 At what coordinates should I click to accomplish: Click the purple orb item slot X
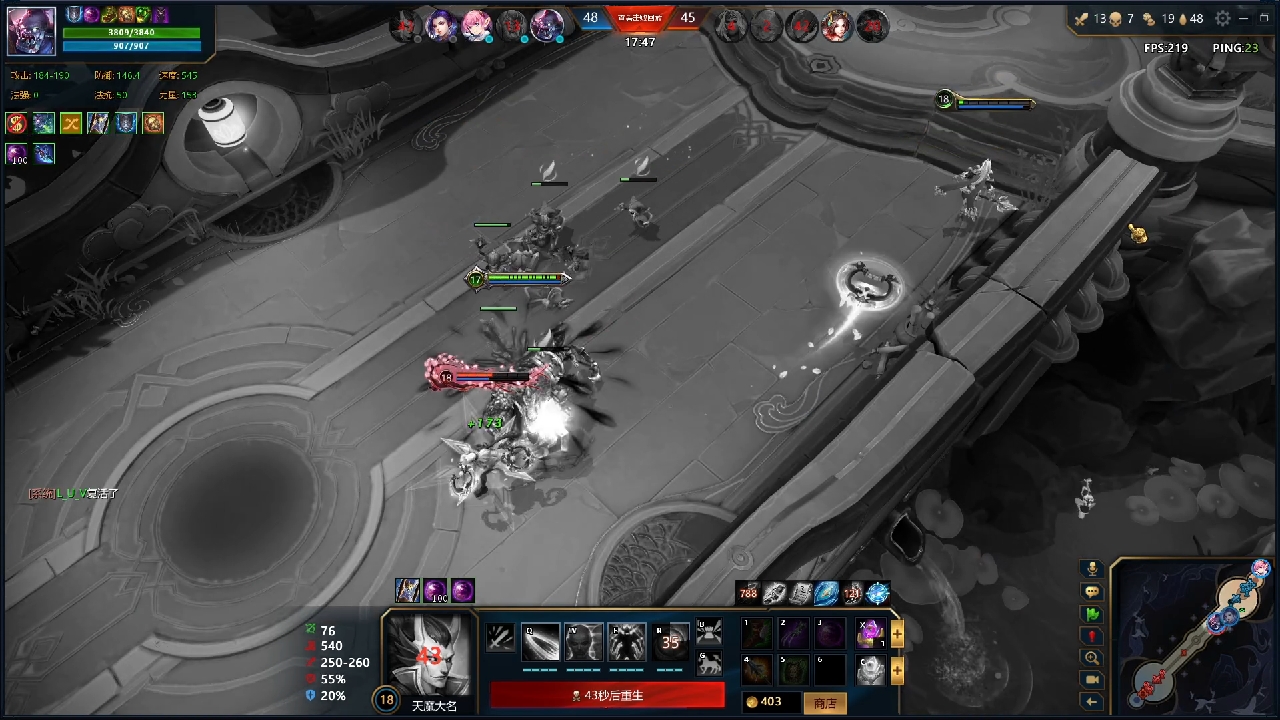[x=871, y=634]
